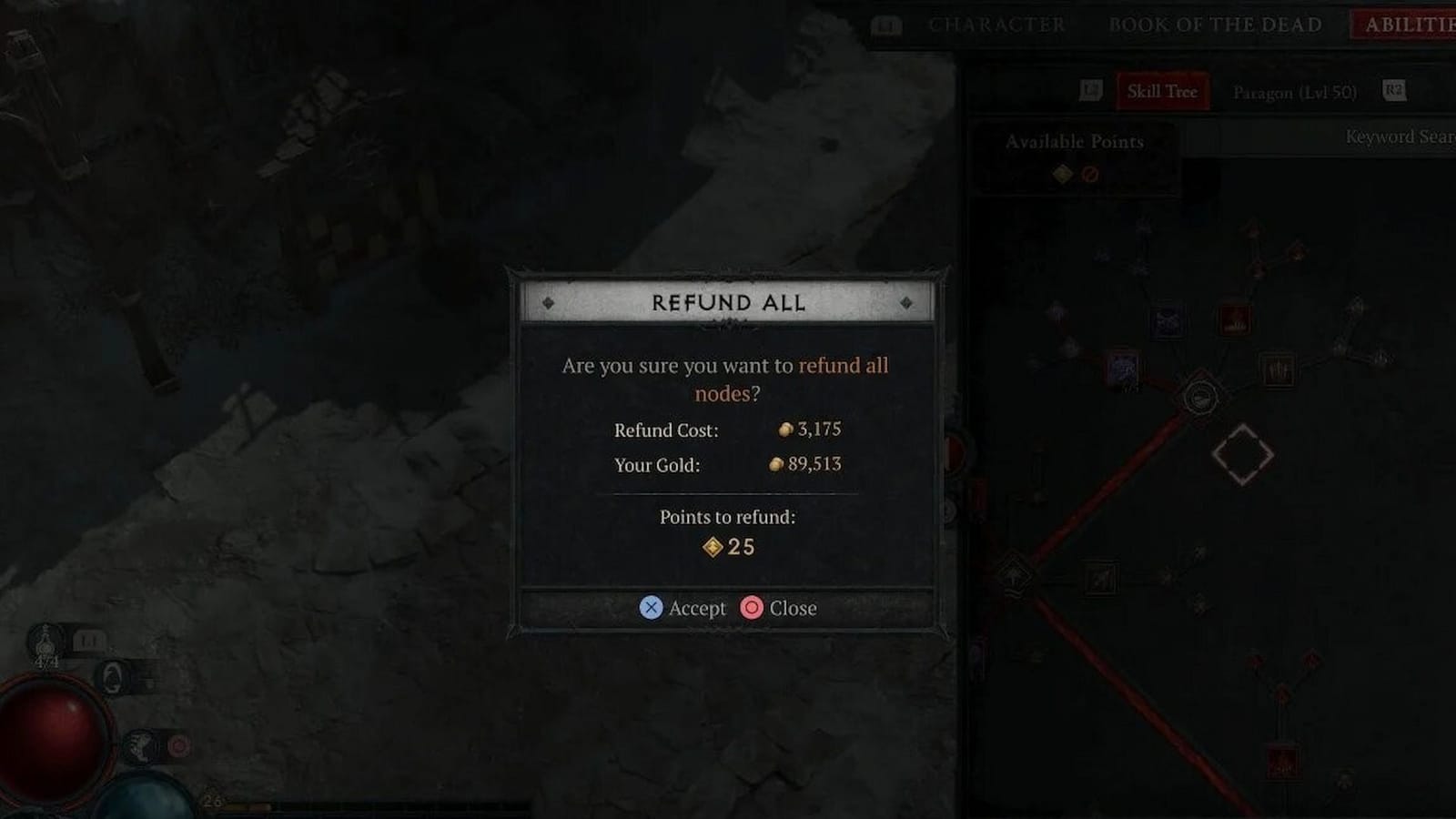Click the gold diamond icon under Available Points
1456x819 pixels.
point(1062,172)
